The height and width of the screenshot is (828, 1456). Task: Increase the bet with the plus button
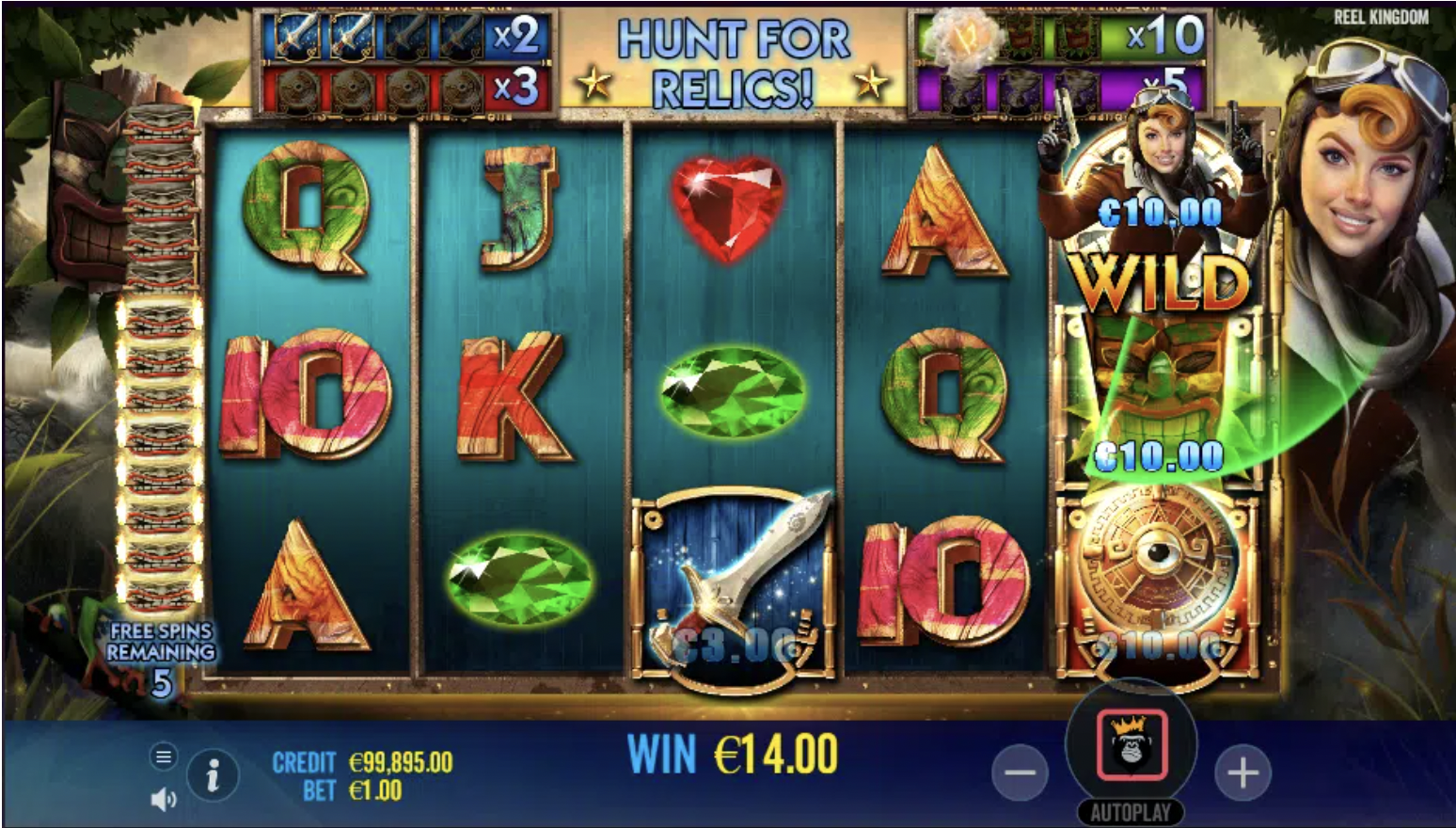[1242, 773]
